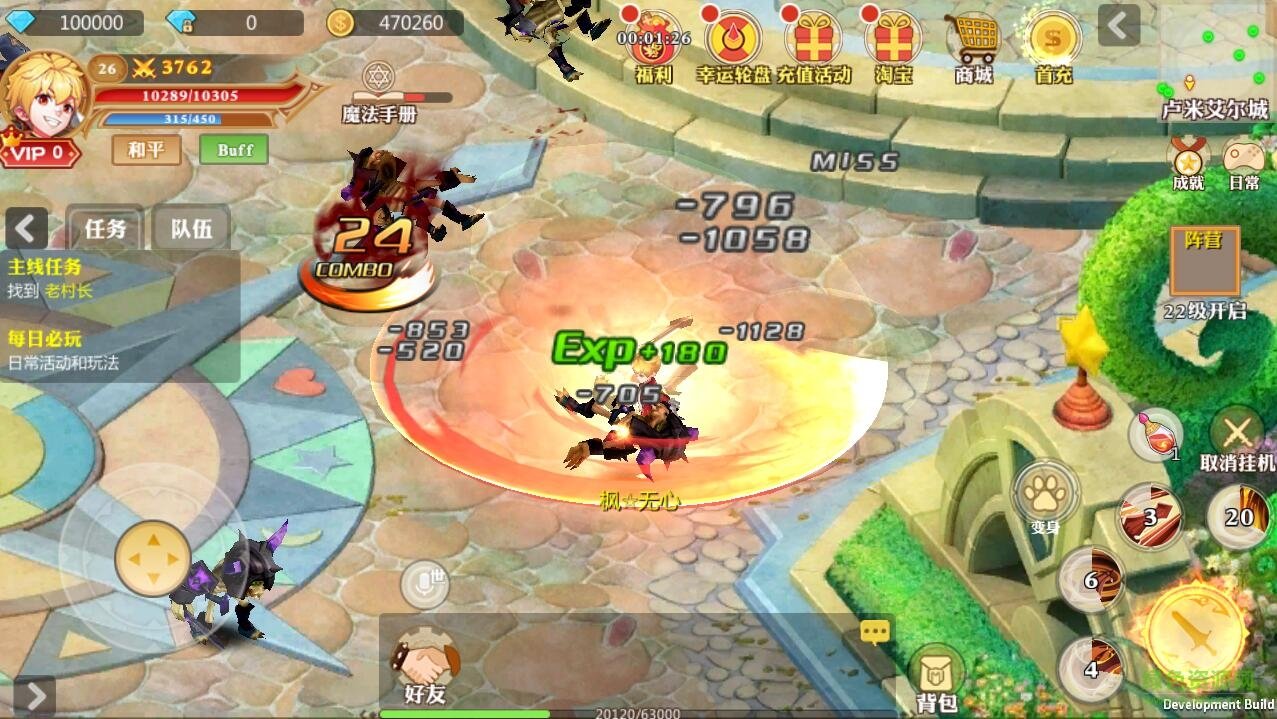Click the 和平 peace mode button
The height and width of the screenshot is (719, 1277).
[146, 150]
